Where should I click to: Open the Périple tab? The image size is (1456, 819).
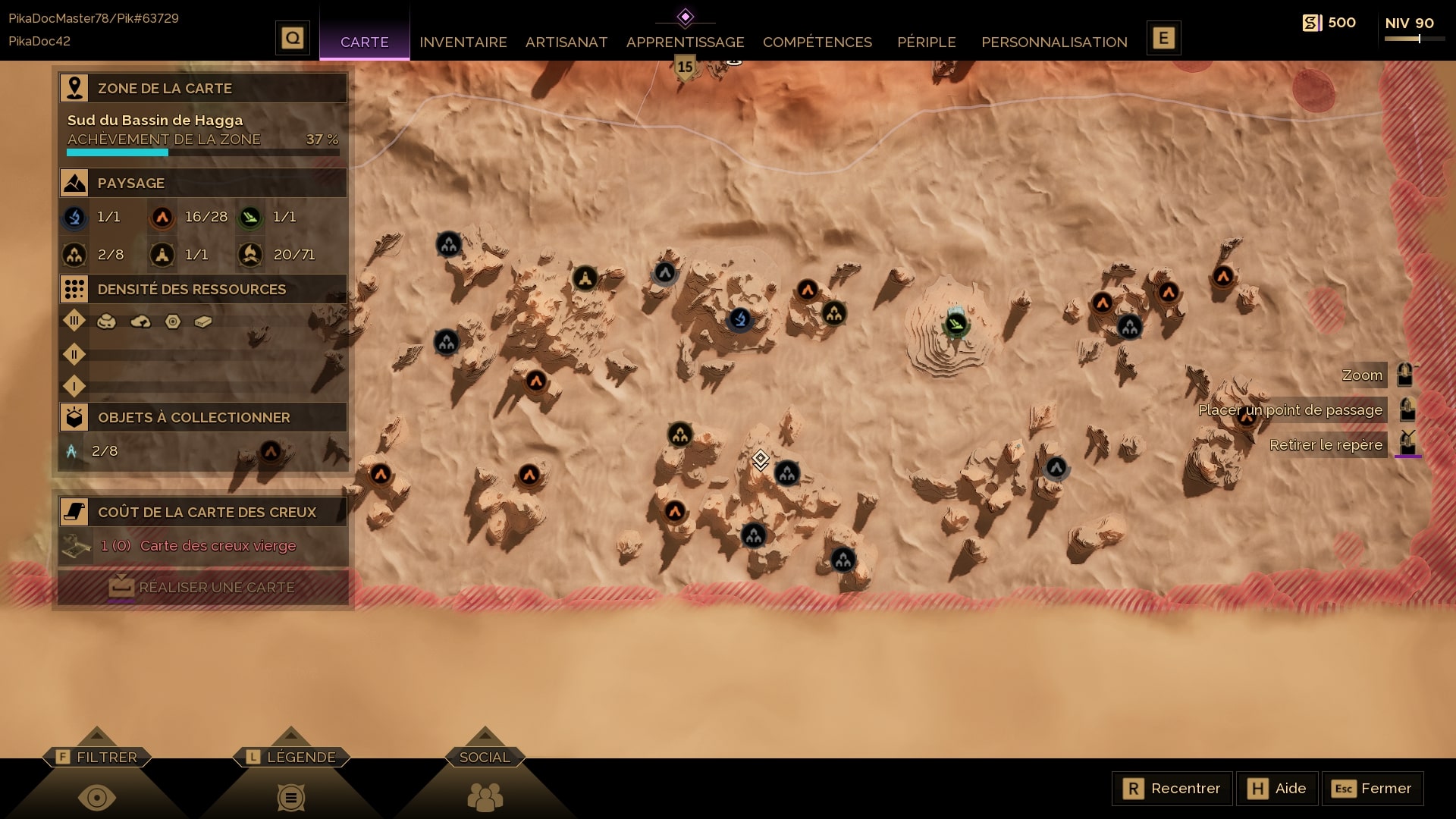pyautogui.click(x=926, y=42)
